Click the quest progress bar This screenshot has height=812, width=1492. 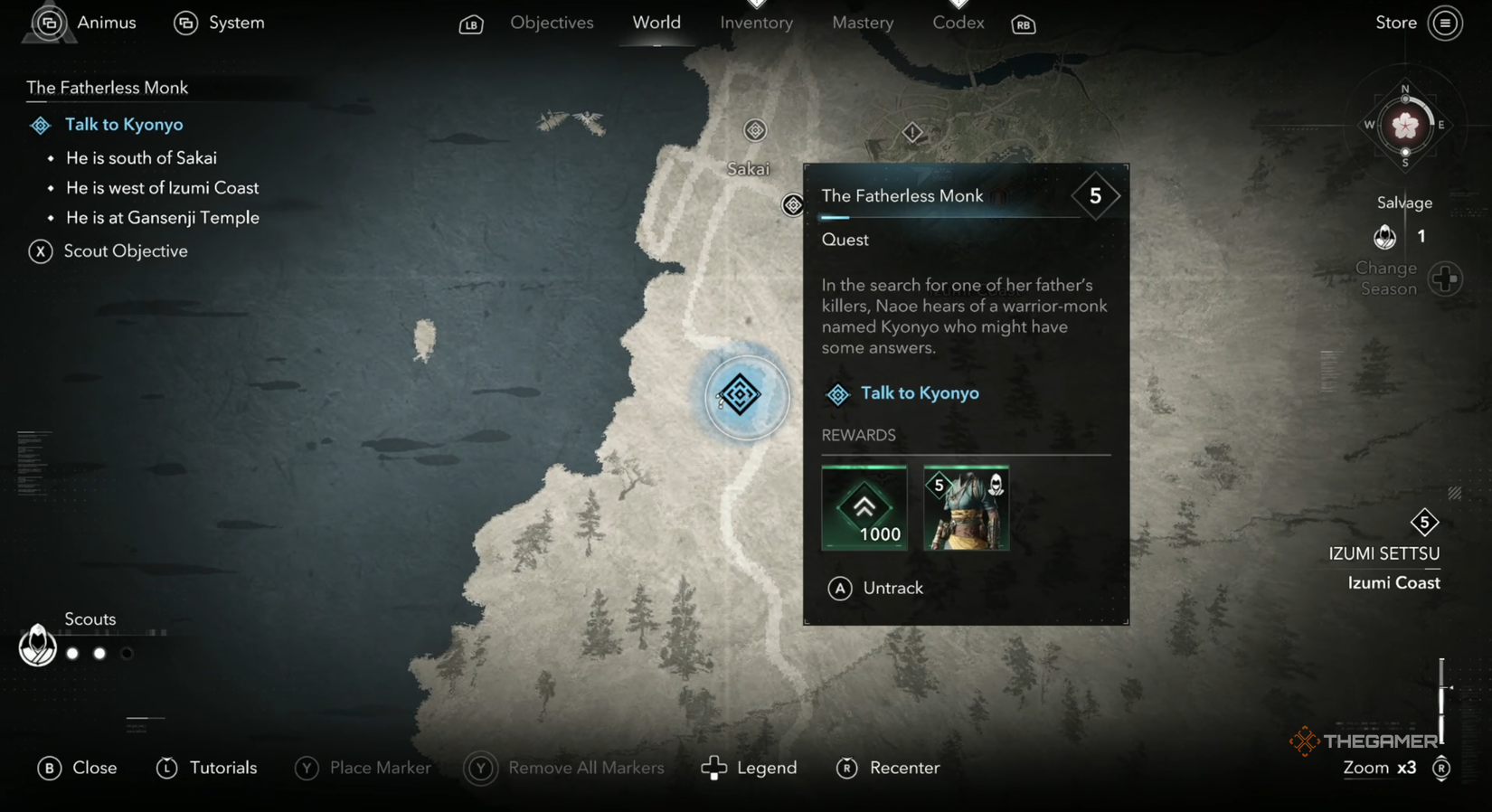(x=949, y=218)
